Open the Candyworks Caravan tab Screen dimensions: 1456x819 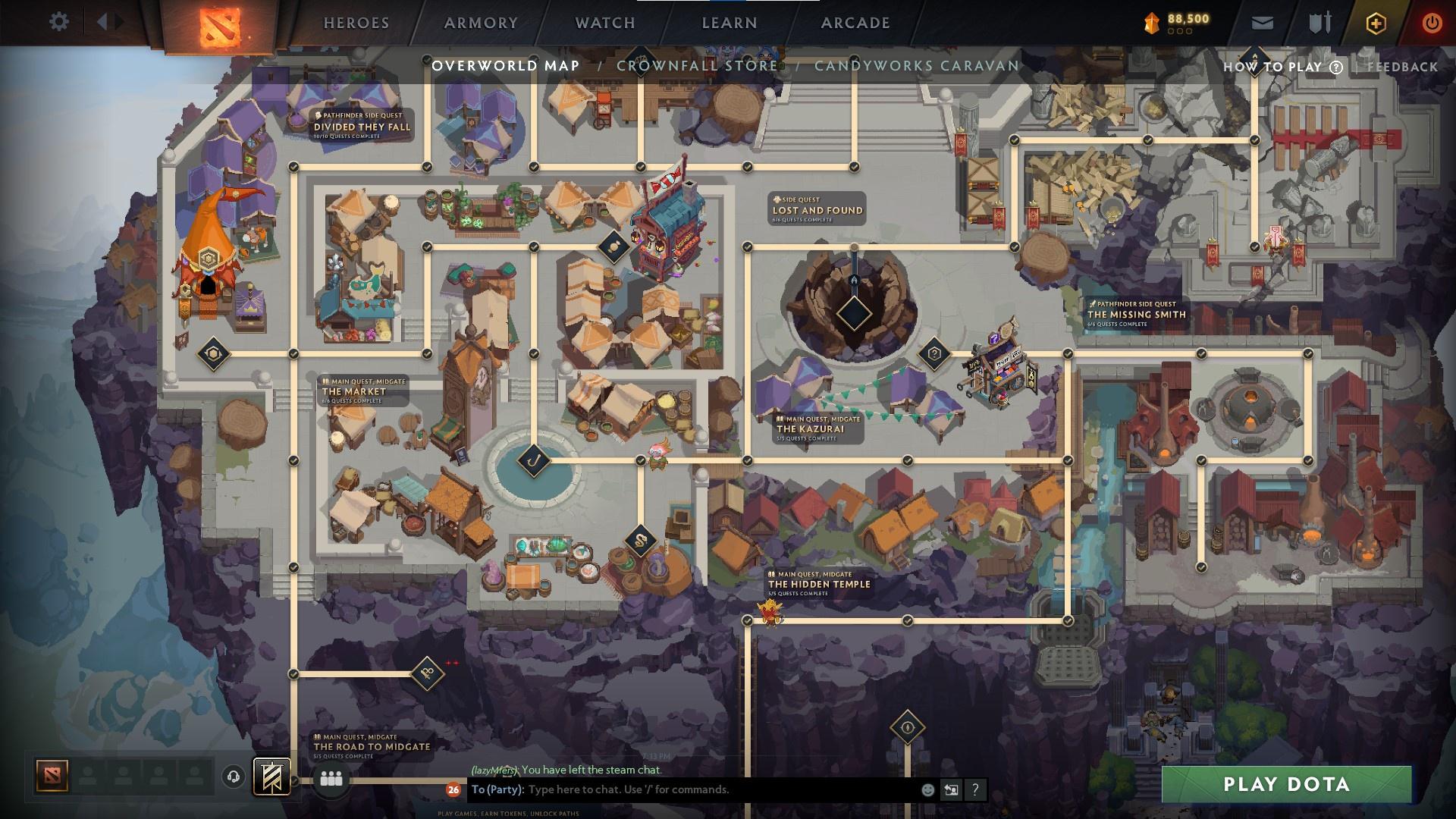click(x=916, y=66)
